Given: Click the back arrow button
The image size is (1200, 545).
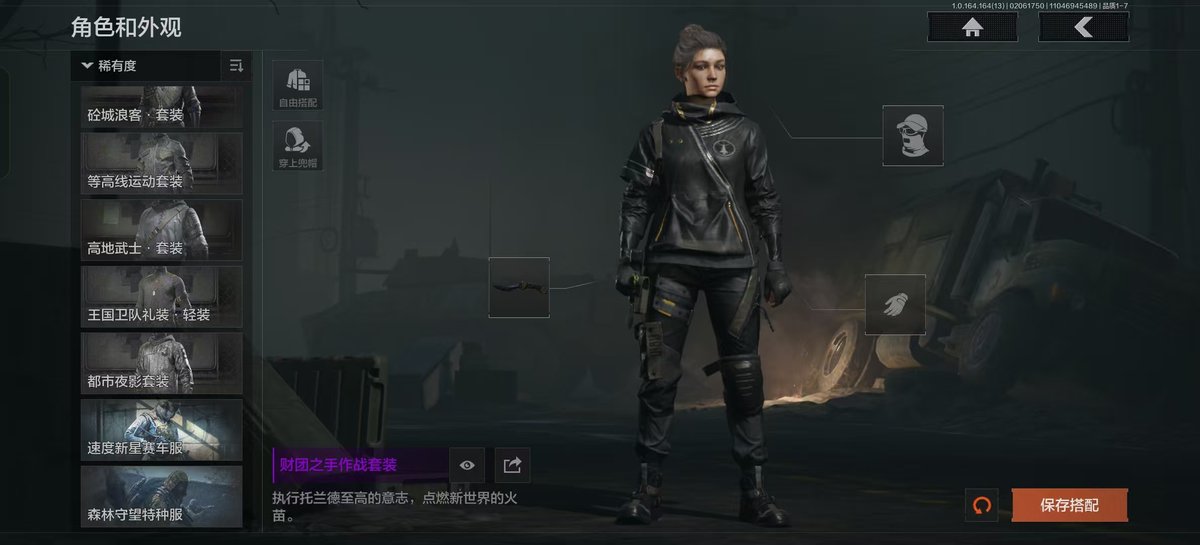Looking at the screenshot, I should 1083,27.
